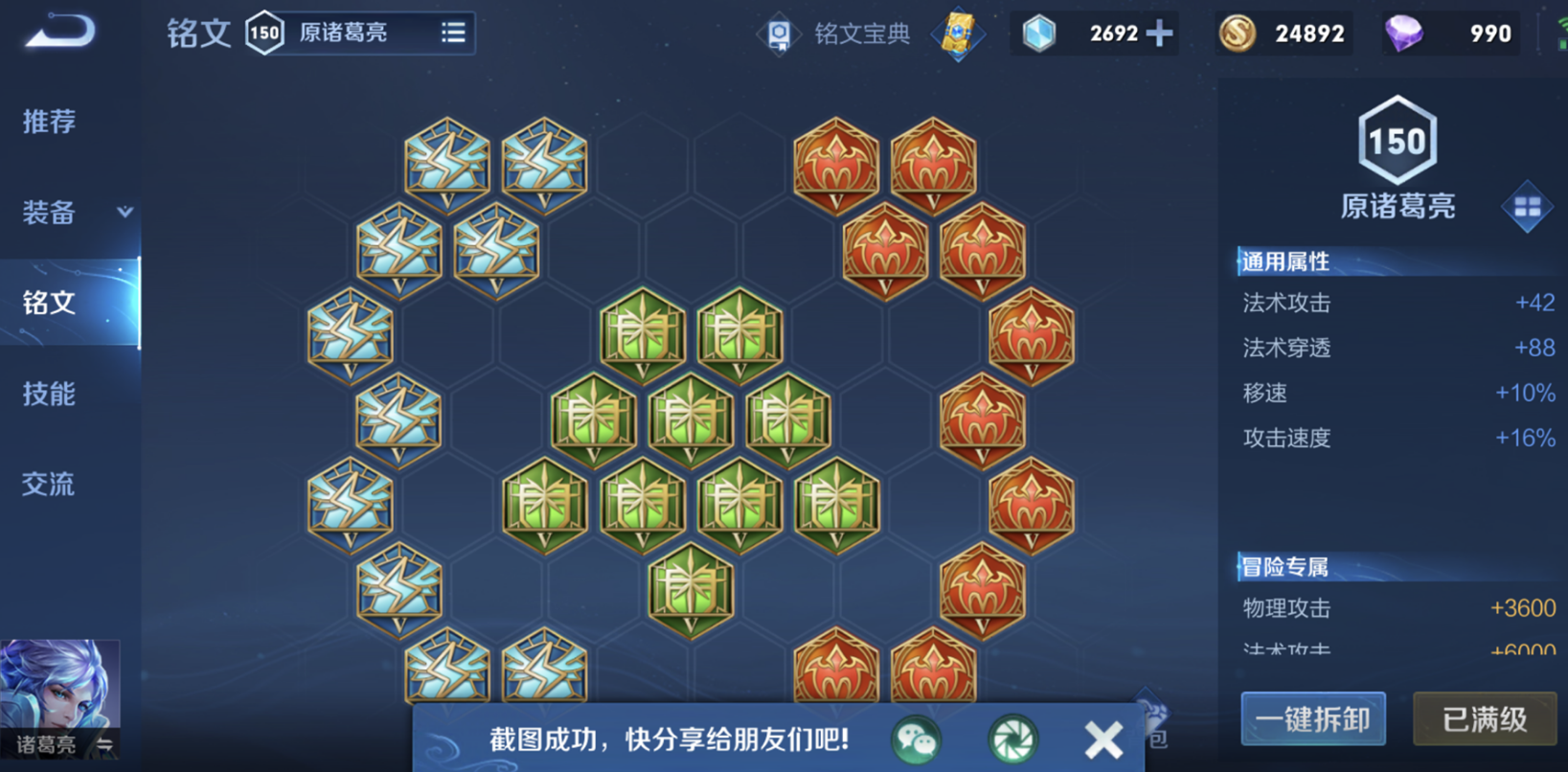Click the purple diamond currency icon
This screenshot has width=1568, height=772.
(x=1404, y=34)
